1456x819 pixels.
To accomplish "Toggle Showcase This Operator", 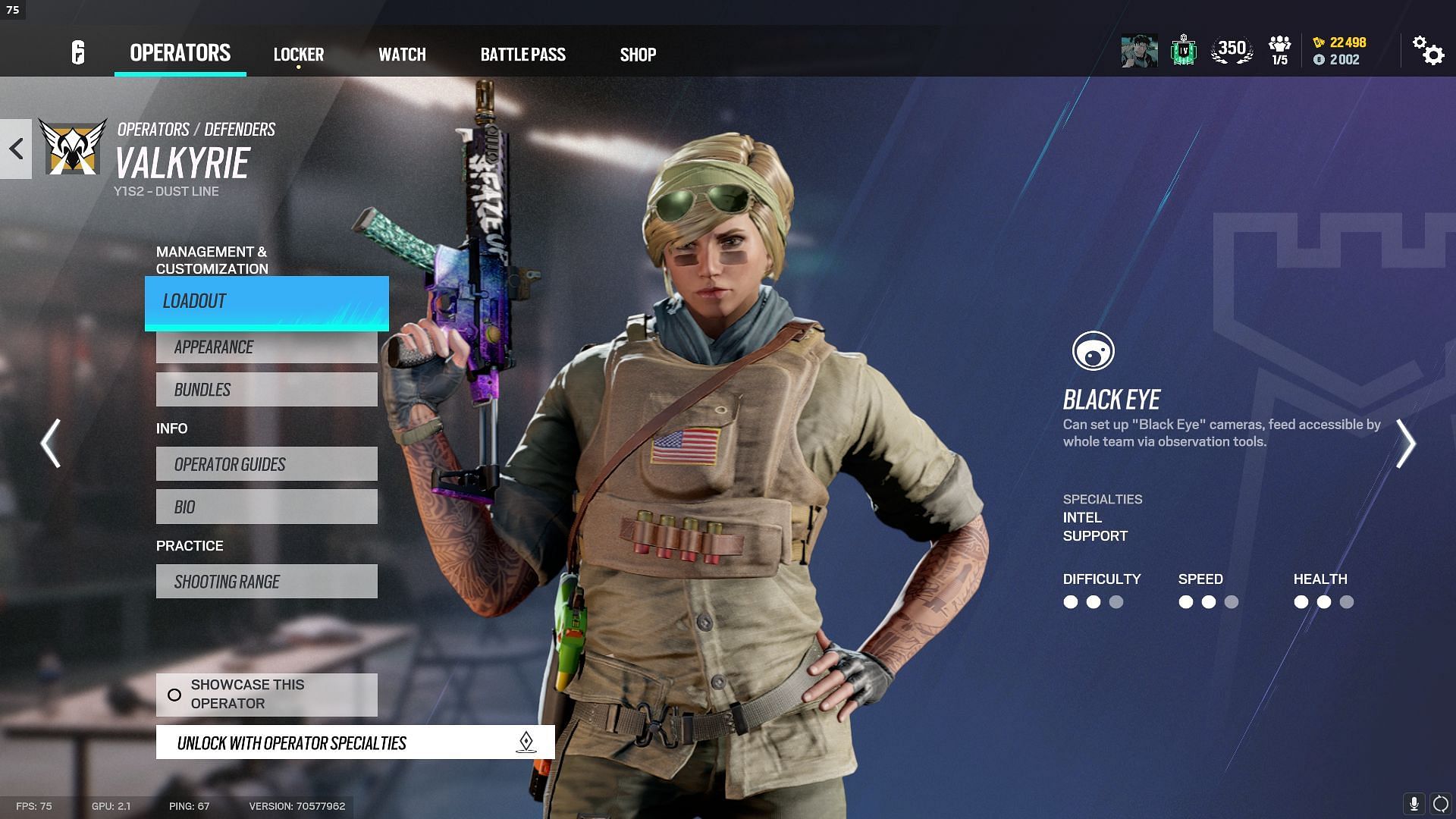I will (x=266, y=694).
